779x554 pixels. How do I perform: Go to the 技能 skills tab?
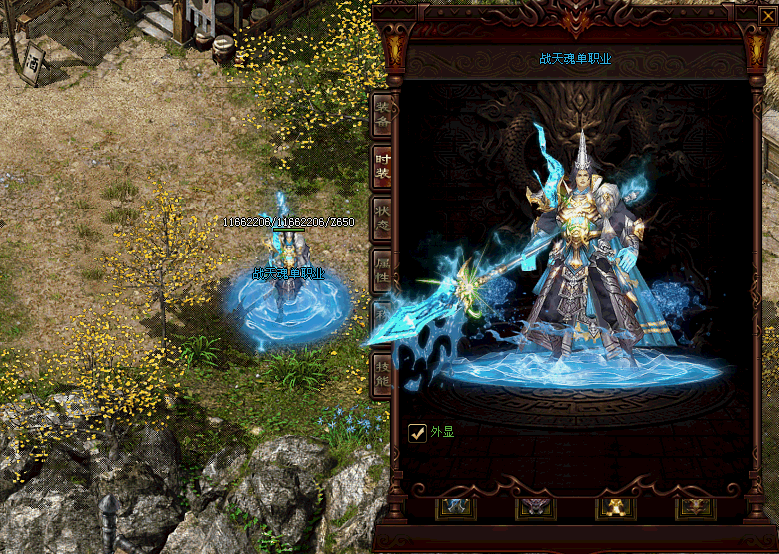(x=382, y=375)
